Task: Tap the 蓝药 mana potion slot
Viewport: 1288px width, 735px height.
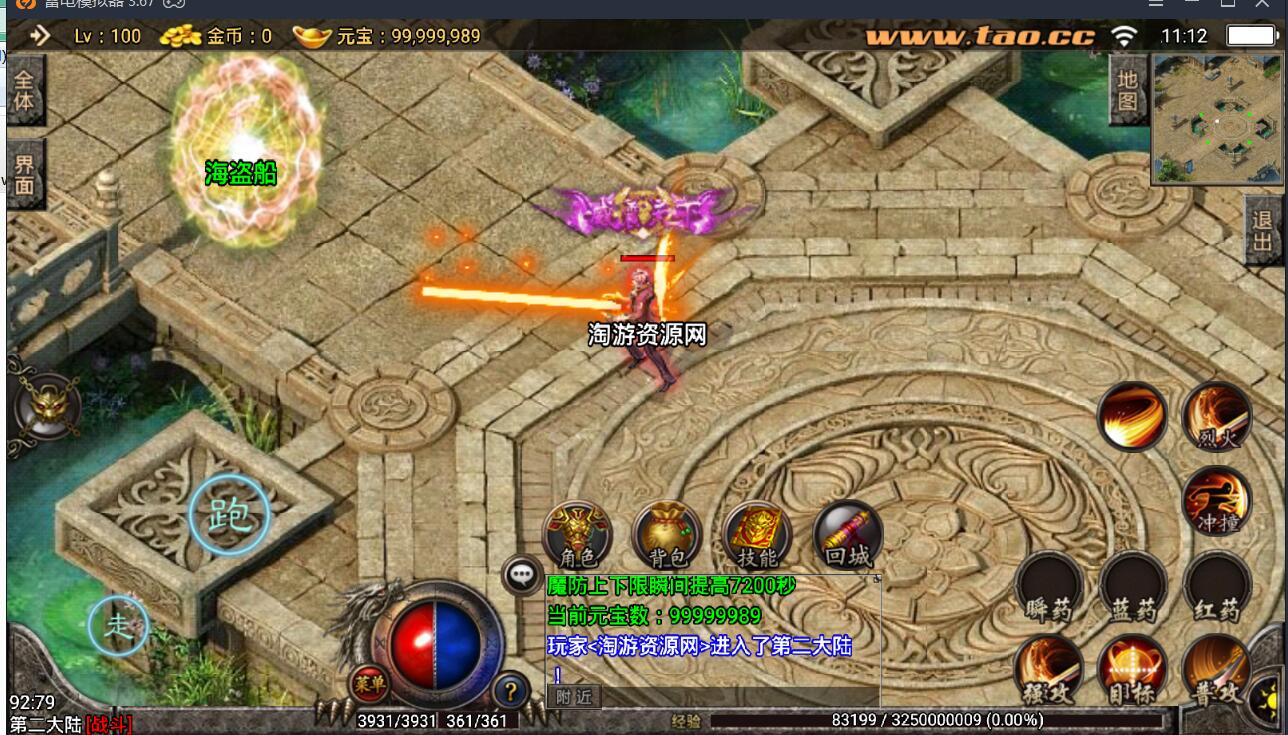Action: (x=1133, y=586)
